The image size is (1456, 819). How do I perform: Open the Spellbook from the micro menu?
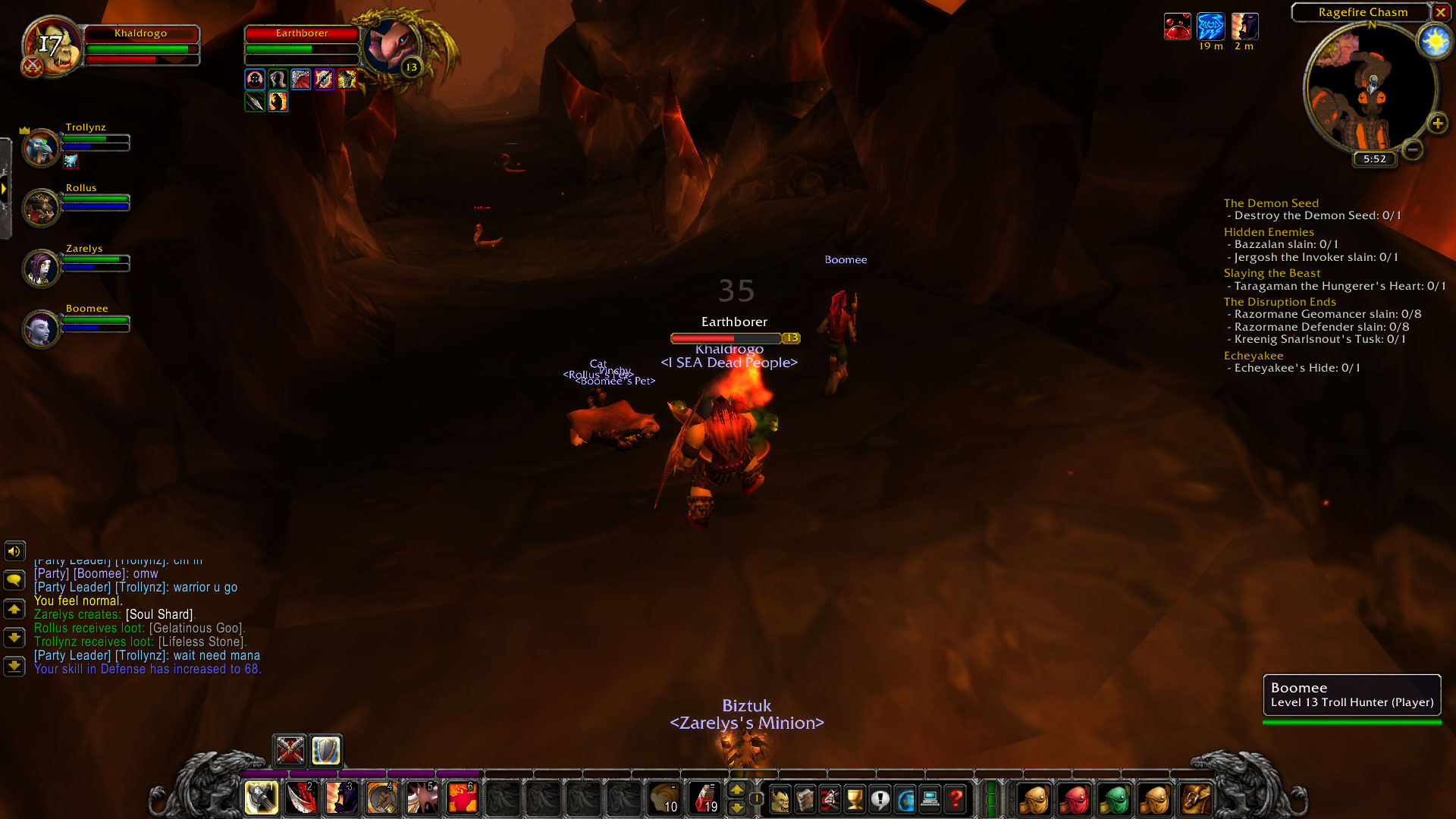[x=805, y=799]
